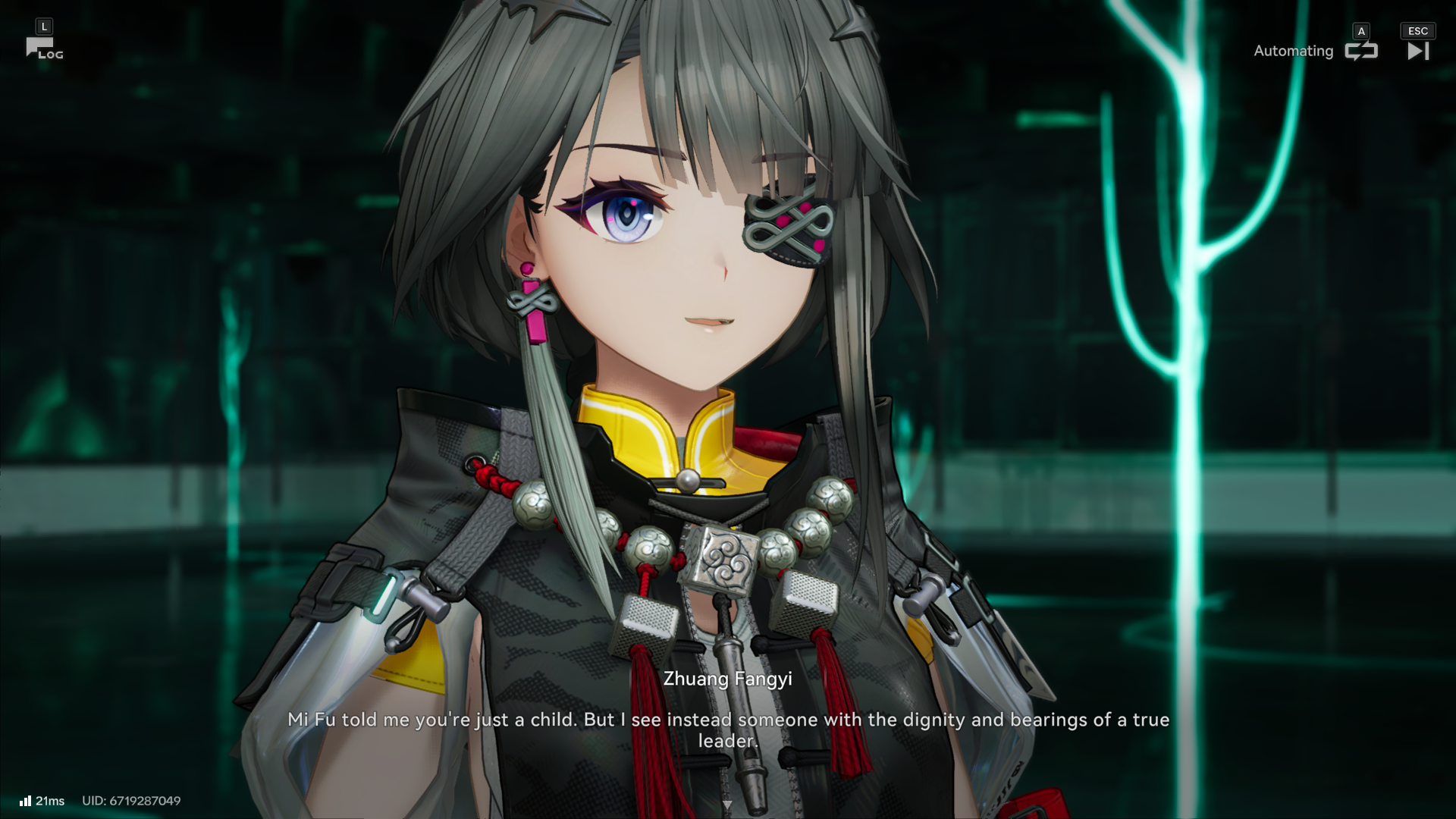Open the dialogue Log

[x=43, y=49]
